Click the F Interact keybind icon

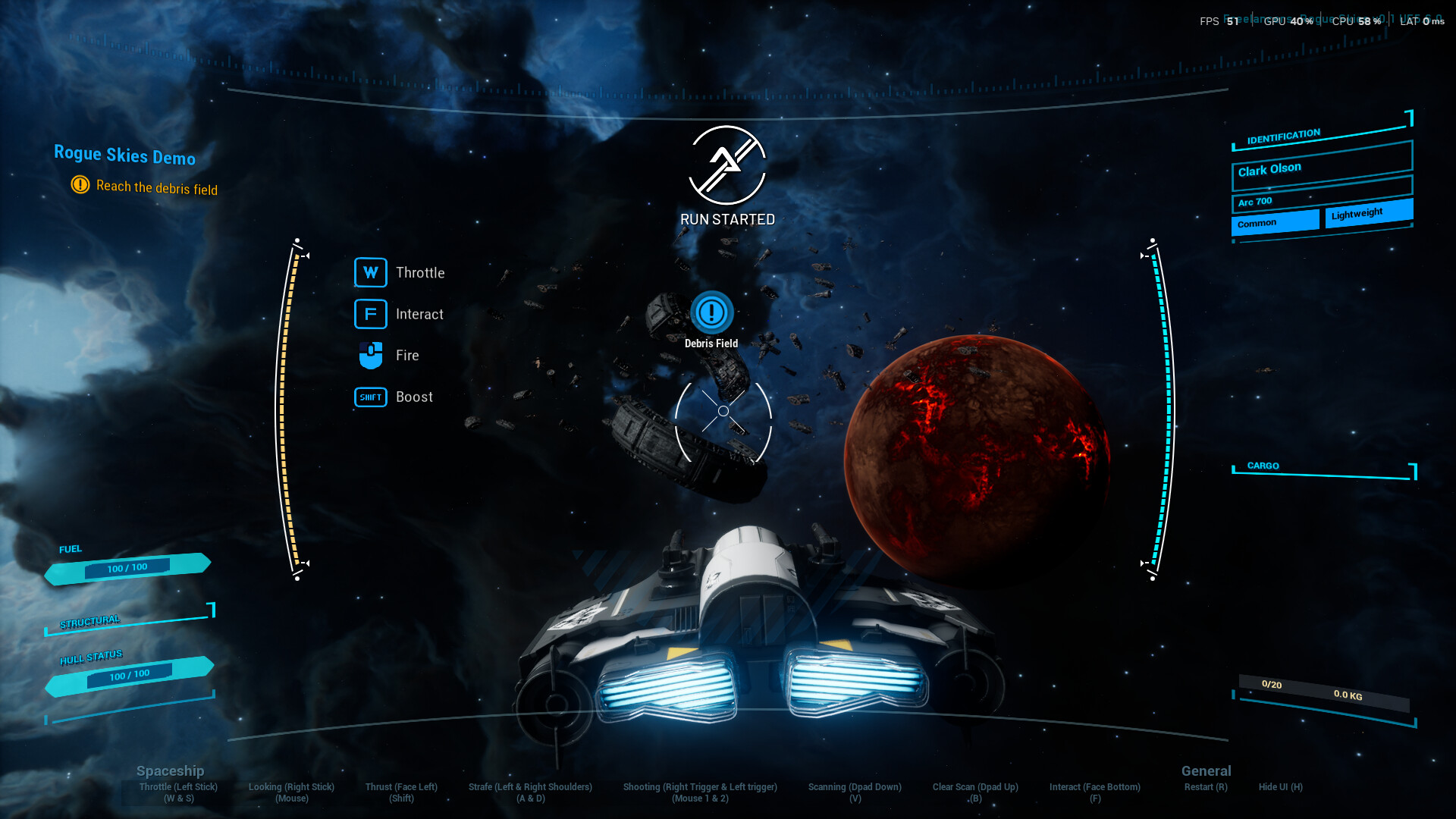370,313
